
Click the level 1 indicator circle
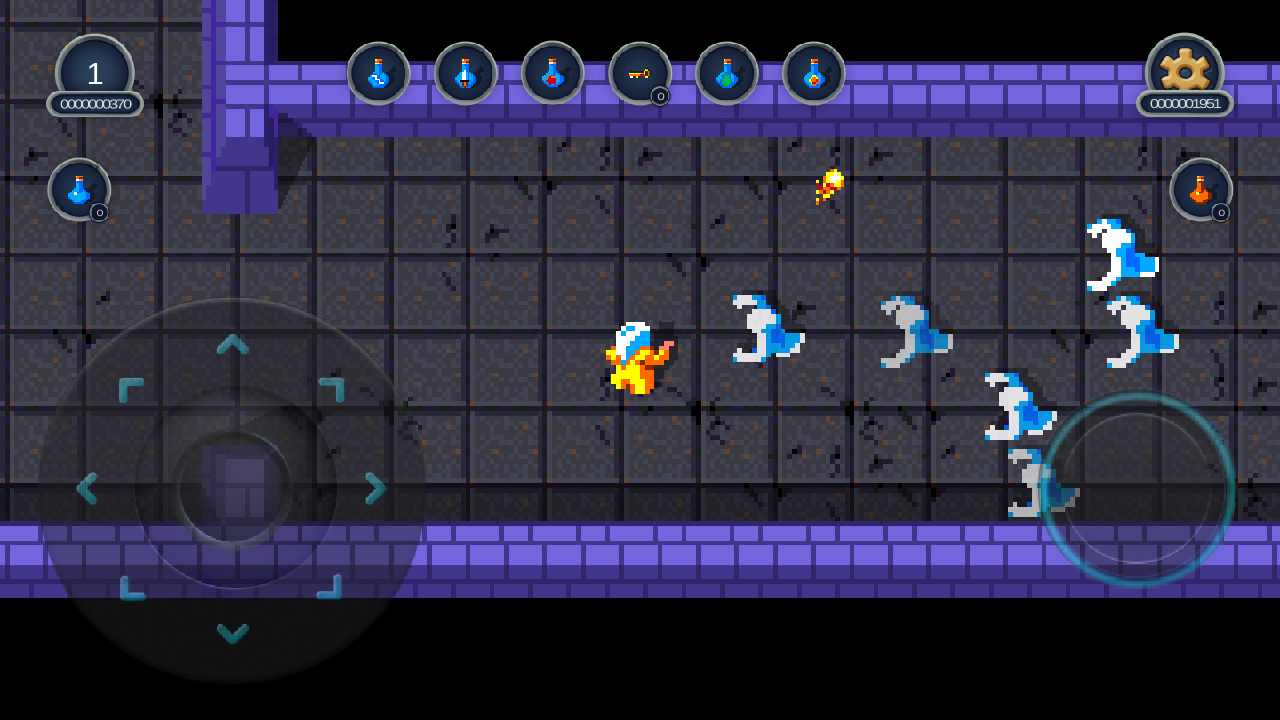[x=94, y=70]
